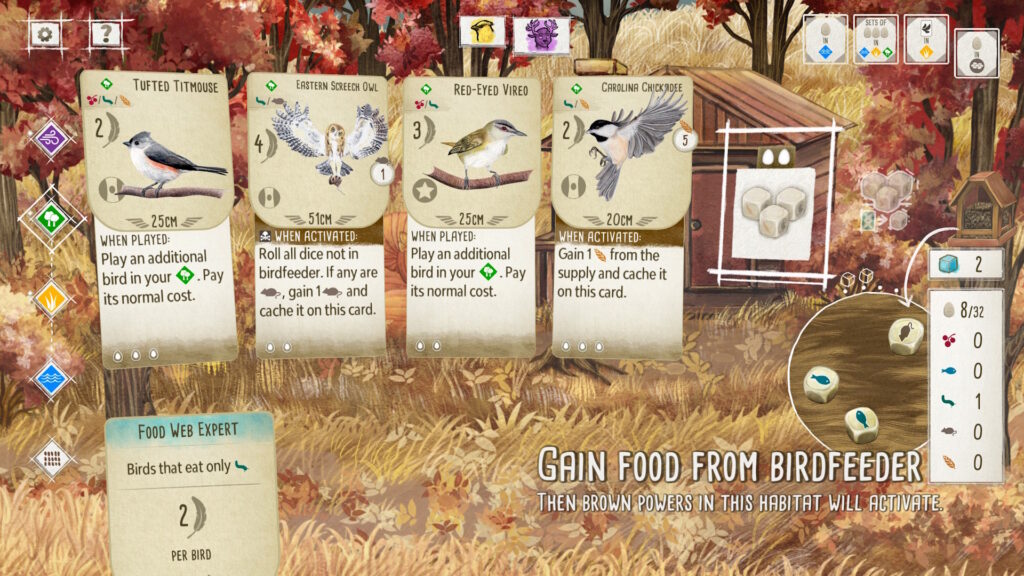Select the Eastern Screech Owl card
The width and height of the screenshot is (1024, 576).
click(315, 215)
